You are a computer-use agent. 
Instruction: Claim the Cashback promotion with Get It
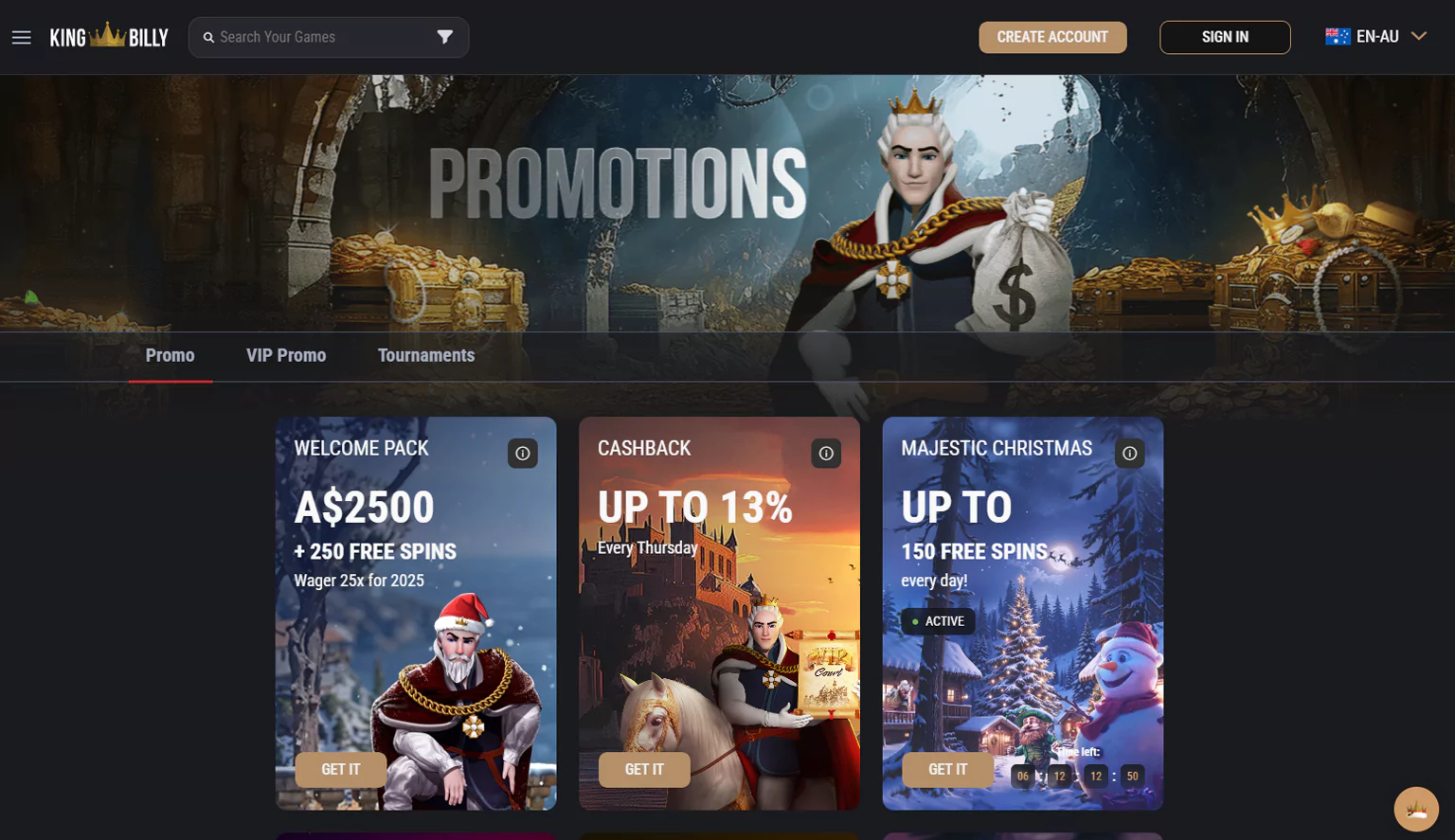pyautogui.click(x=644, y=770)
